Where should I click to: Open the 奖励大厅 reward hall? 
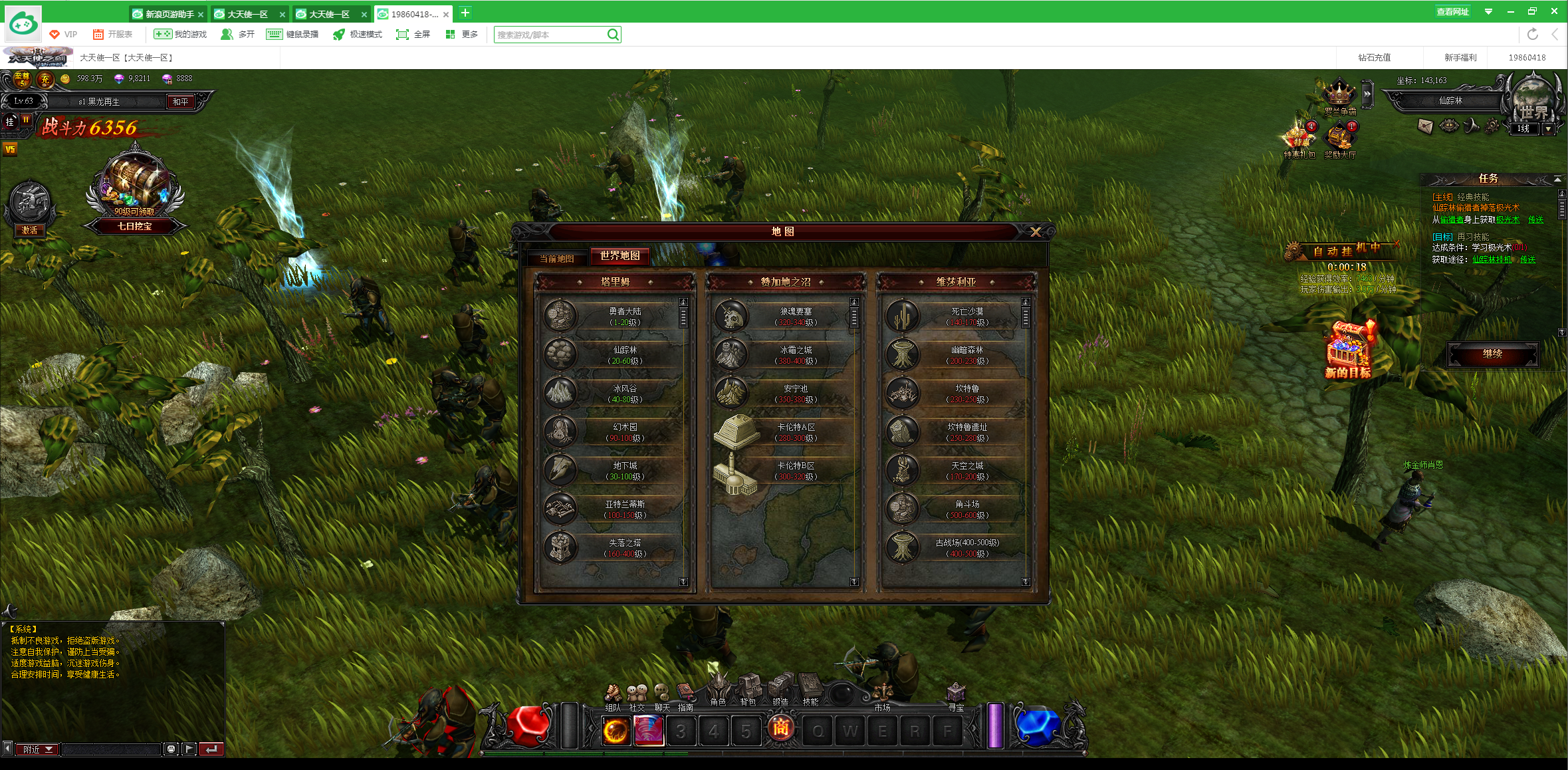coord(1339,139)
